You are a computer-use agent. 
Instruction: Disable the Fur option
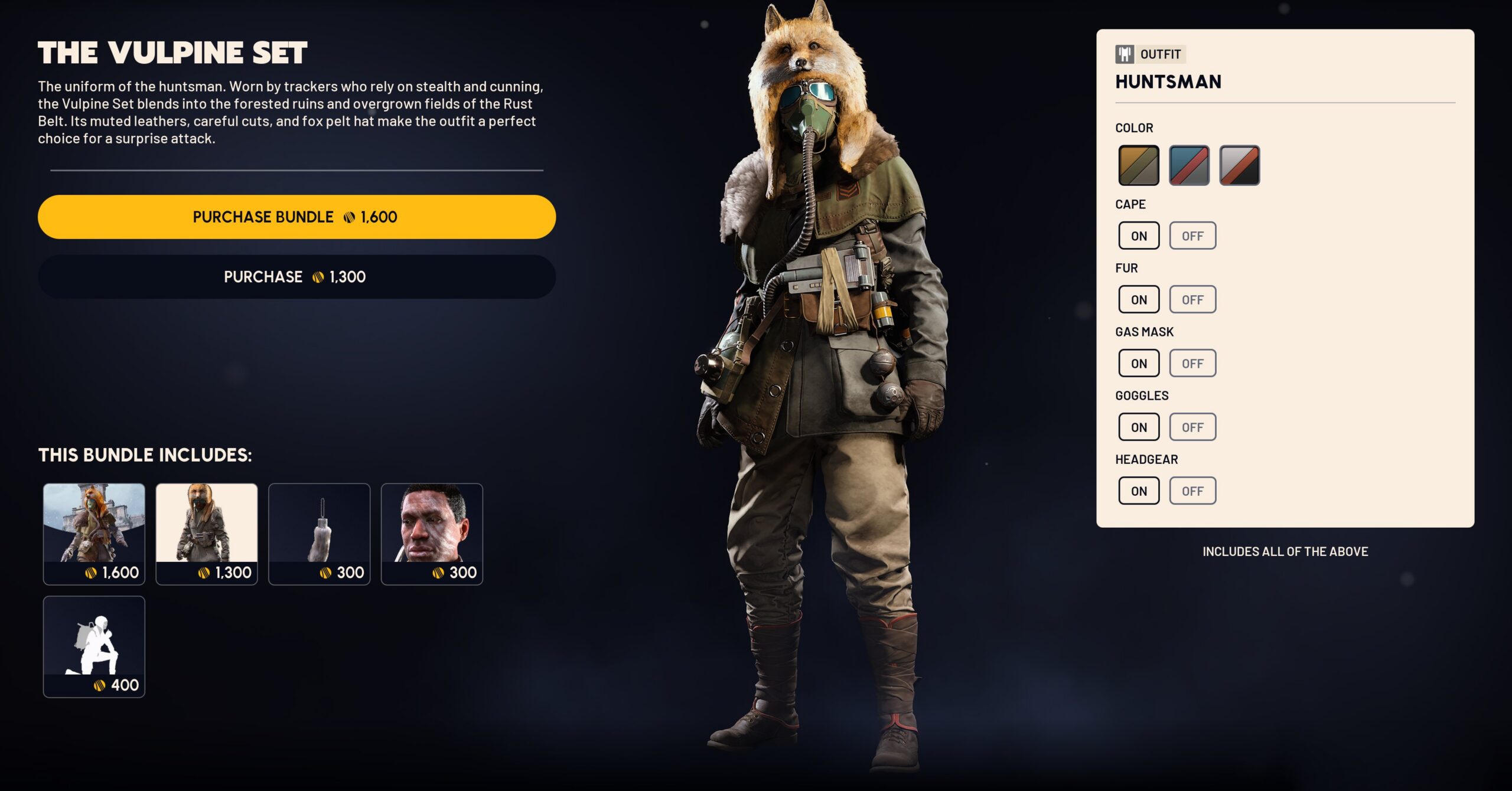tap(1192, 299)
